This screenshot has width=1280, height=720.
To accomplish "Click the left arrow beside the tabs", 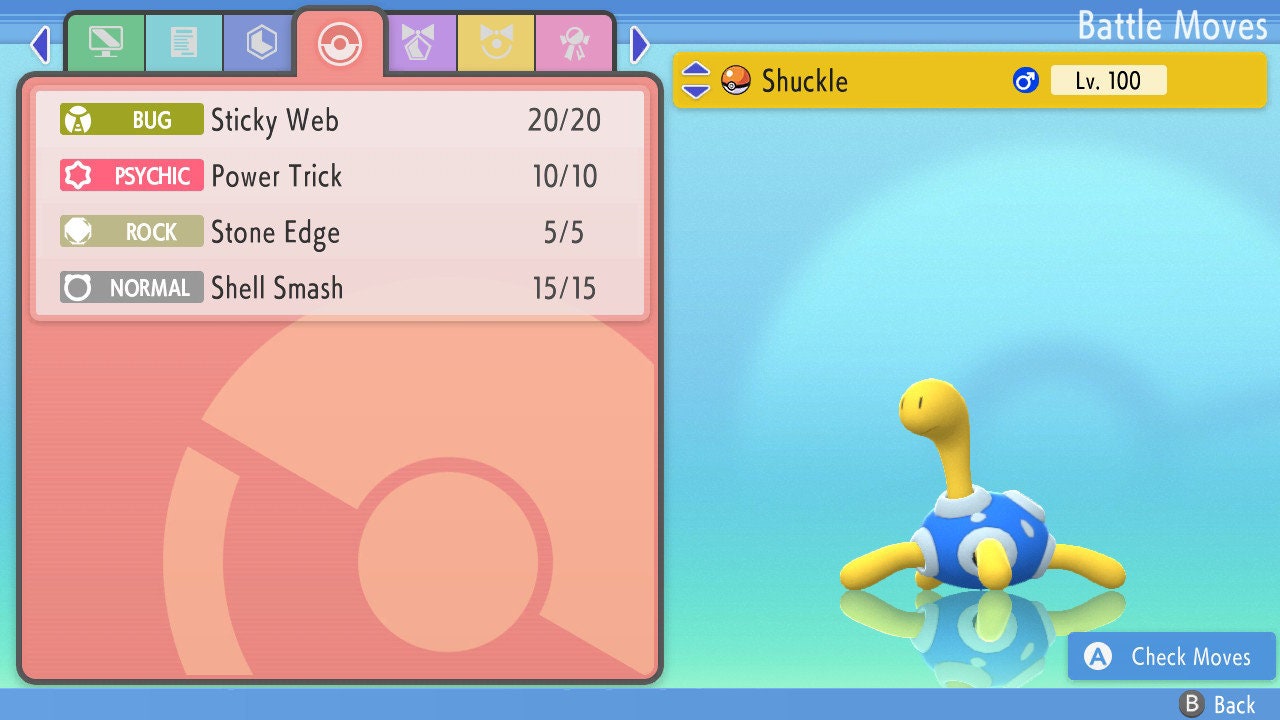I will pyautogui.click(x=40, y=44).
